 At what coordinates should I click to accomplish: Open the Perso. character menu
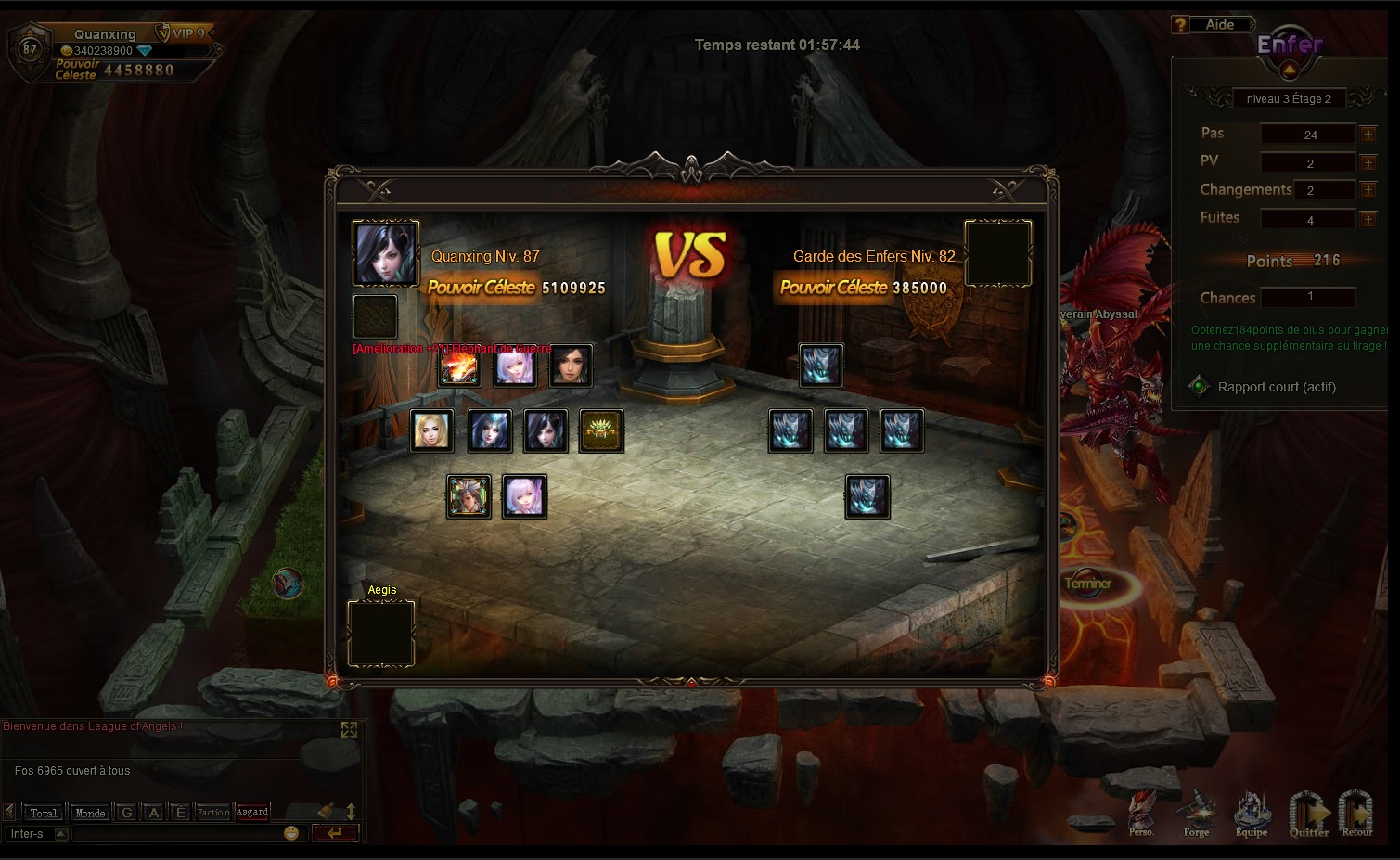[1142, 814]
